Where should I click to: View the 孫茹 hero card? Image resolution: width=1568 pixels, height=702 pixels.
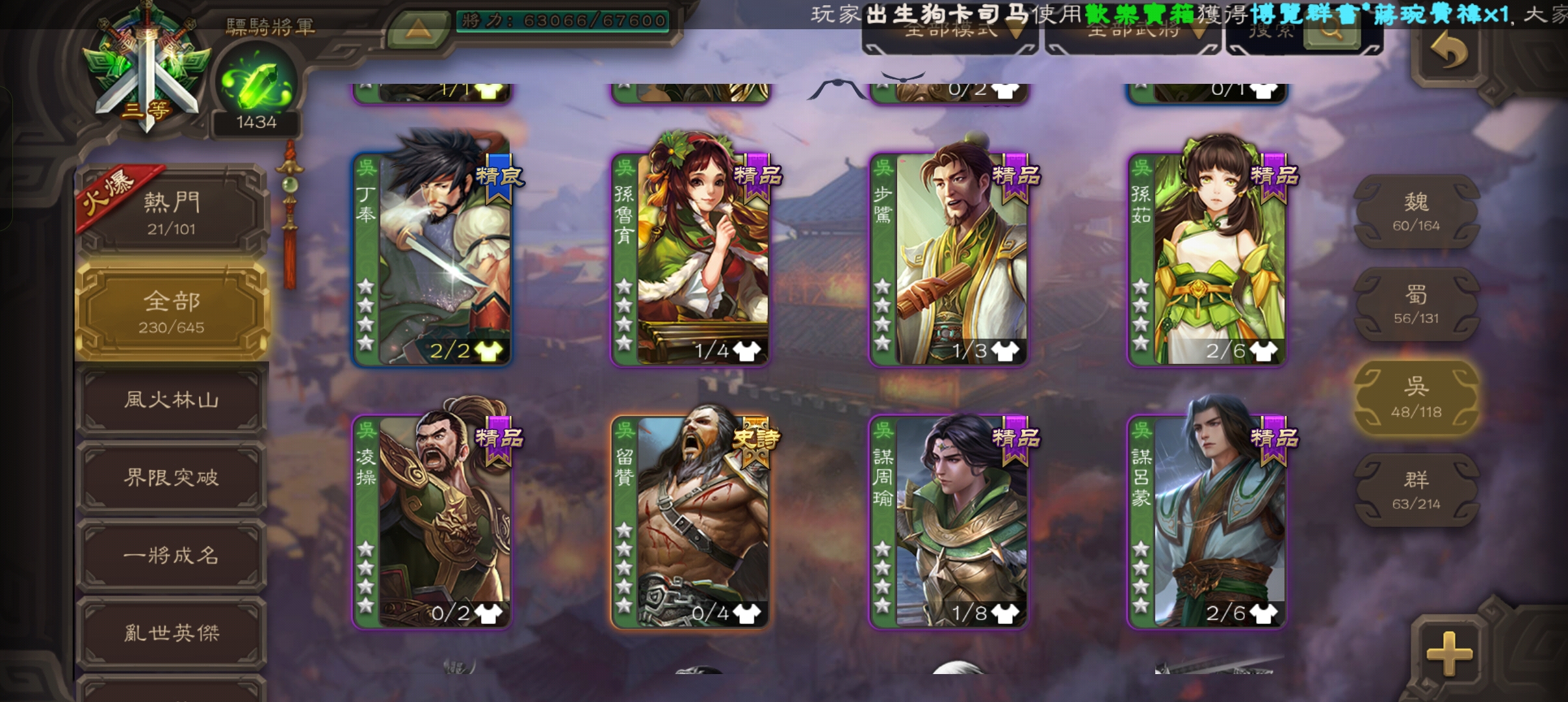(x=1207, y=259)
